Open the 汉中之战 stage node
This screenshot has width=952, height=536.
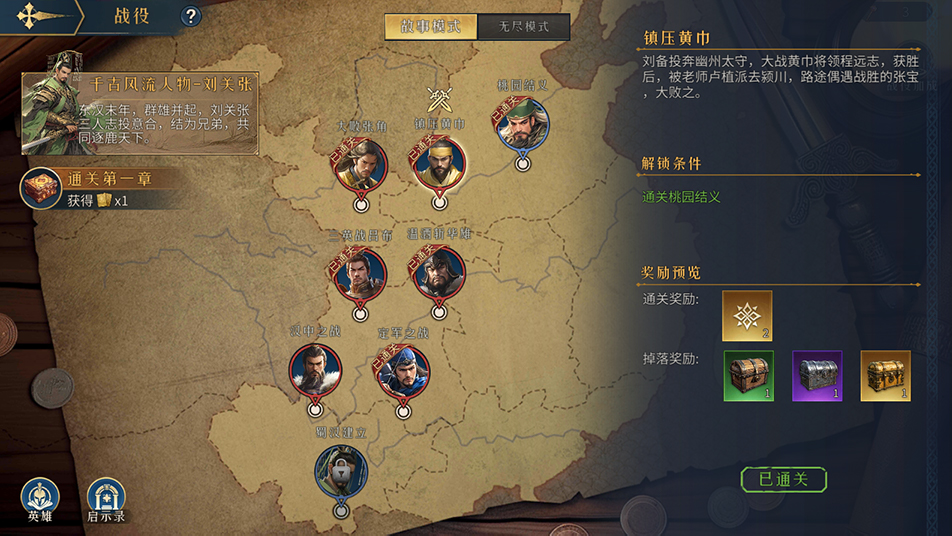(x=315, y=369)
